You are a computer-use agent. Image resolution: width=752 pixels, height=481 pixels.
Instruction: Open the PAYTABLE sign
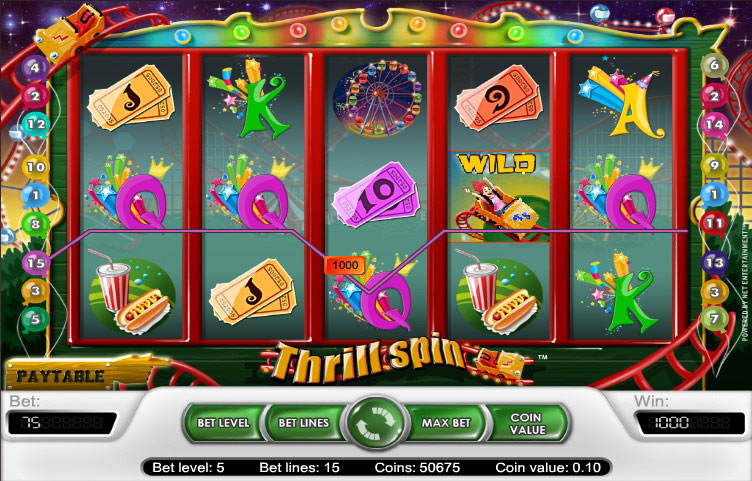[x=57, y=376]
